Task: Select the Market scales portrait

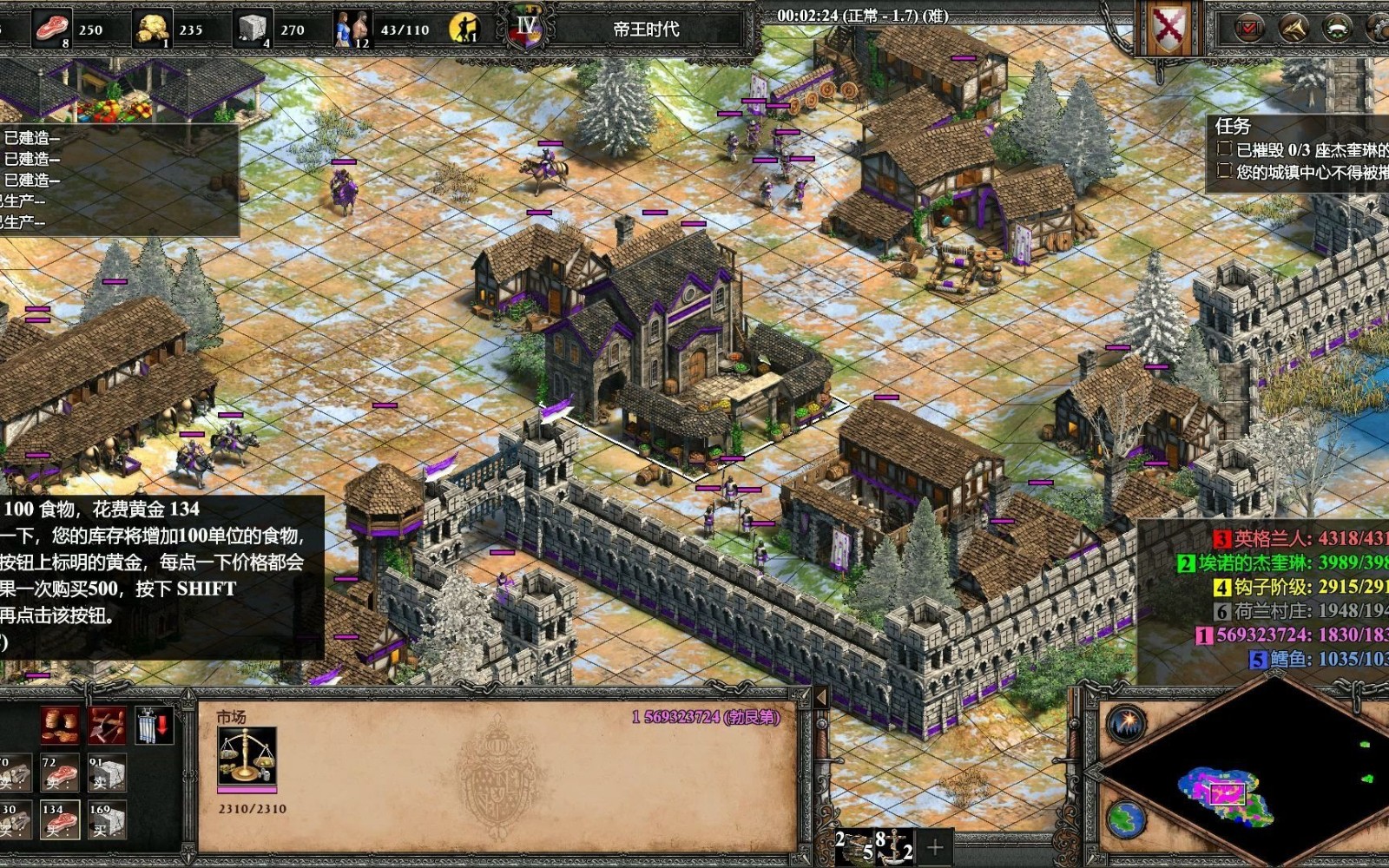Action: click(247, 756)
